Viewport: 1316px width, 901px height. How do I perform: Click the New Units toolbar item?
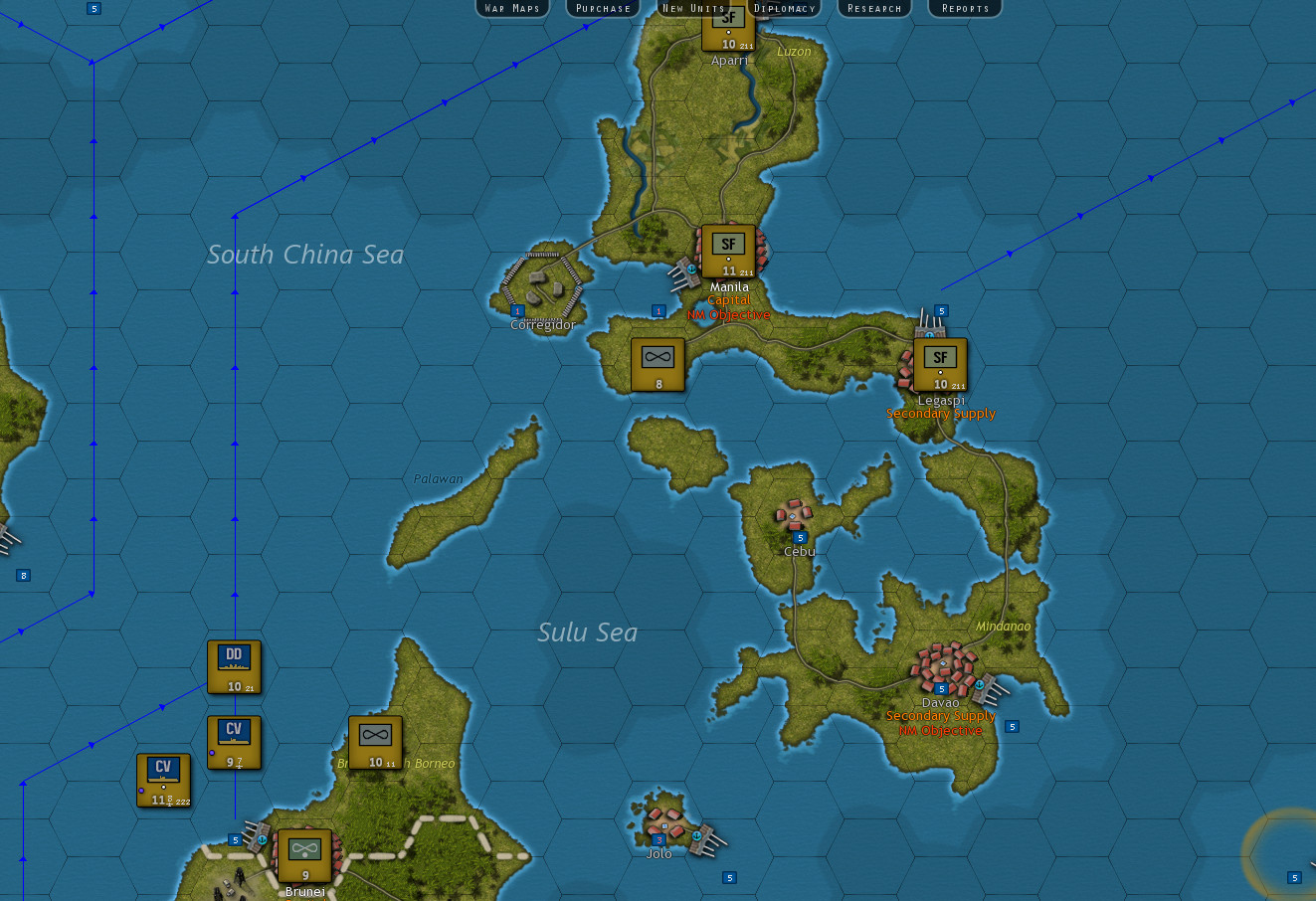(x=693, y=8)
